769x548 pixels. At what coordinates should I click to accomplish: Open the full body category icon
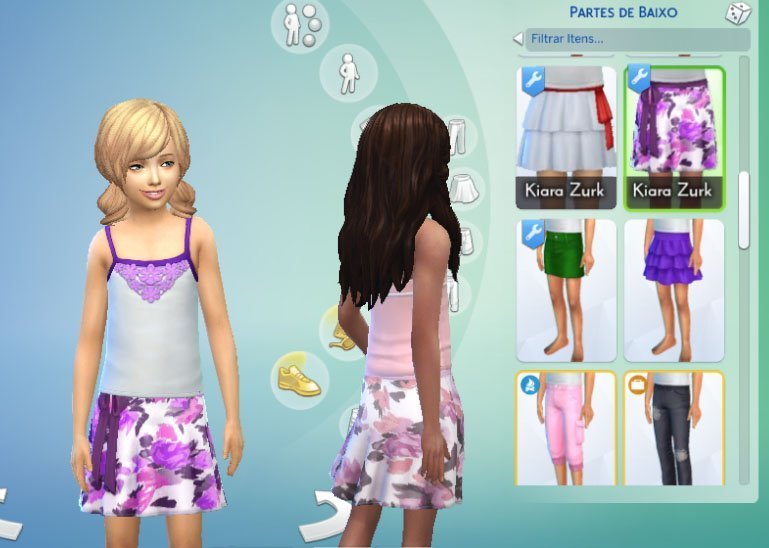click(348, 72)
